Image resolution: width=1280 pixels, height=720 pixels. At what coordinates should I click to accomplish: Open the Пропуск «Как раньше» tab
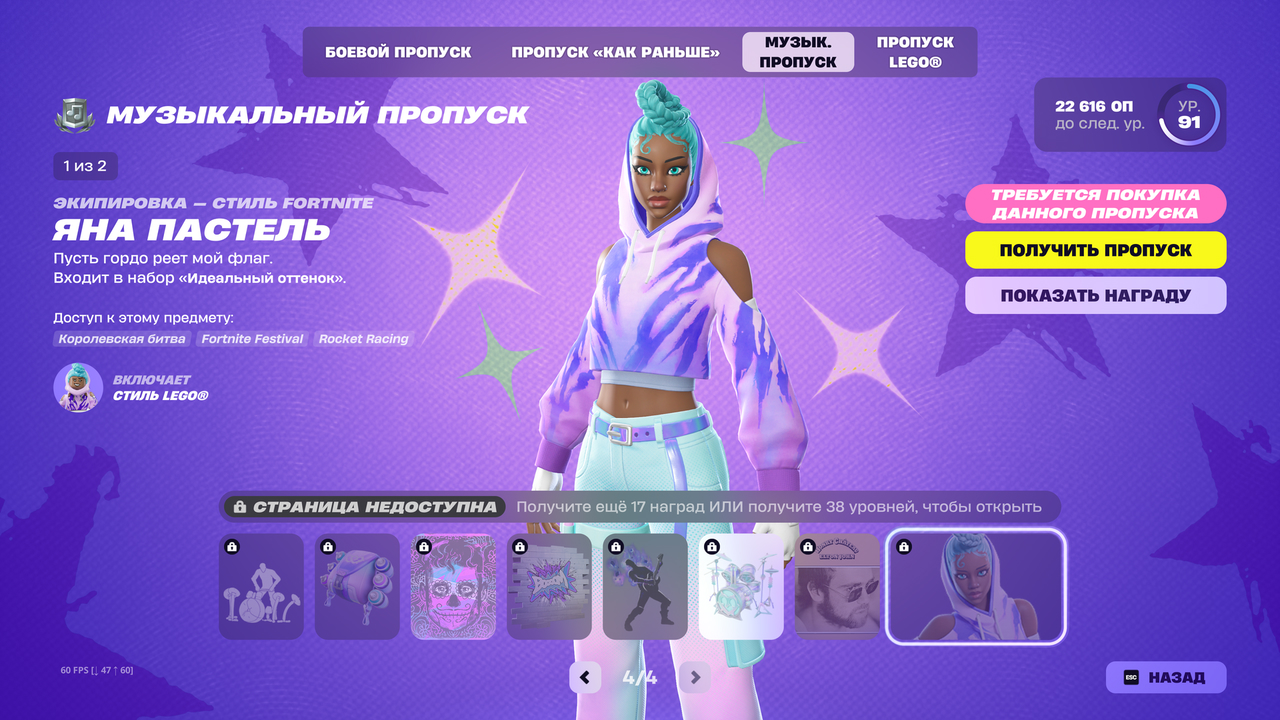click(x=615, y=52)
